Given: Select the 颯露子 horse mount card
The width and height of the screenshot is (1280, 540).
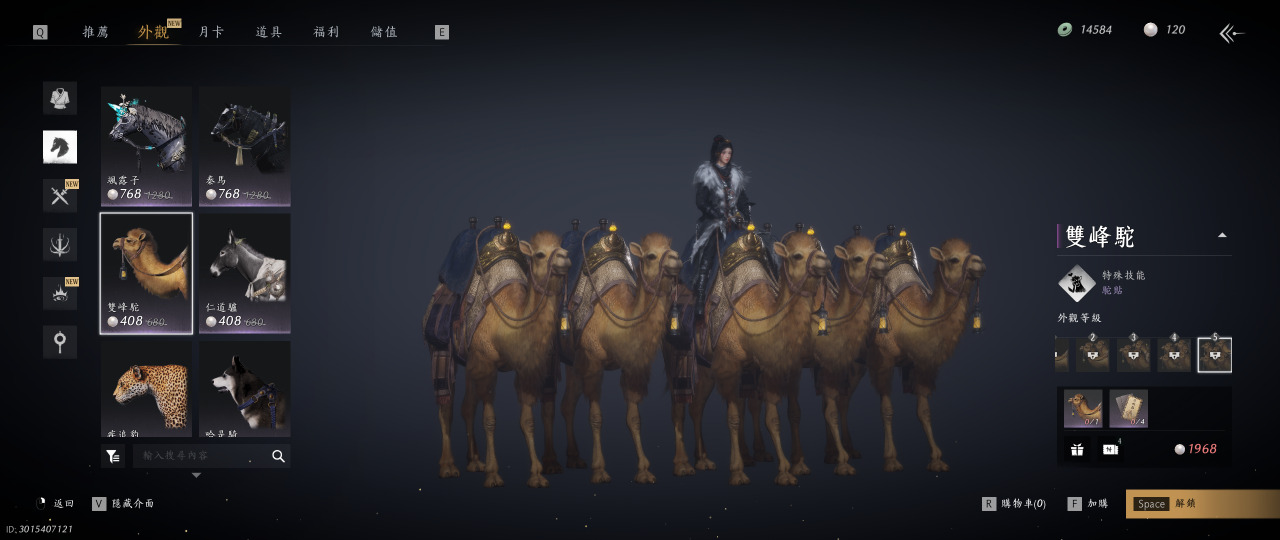Looking at the screenshot, I should tap(146, 146).
